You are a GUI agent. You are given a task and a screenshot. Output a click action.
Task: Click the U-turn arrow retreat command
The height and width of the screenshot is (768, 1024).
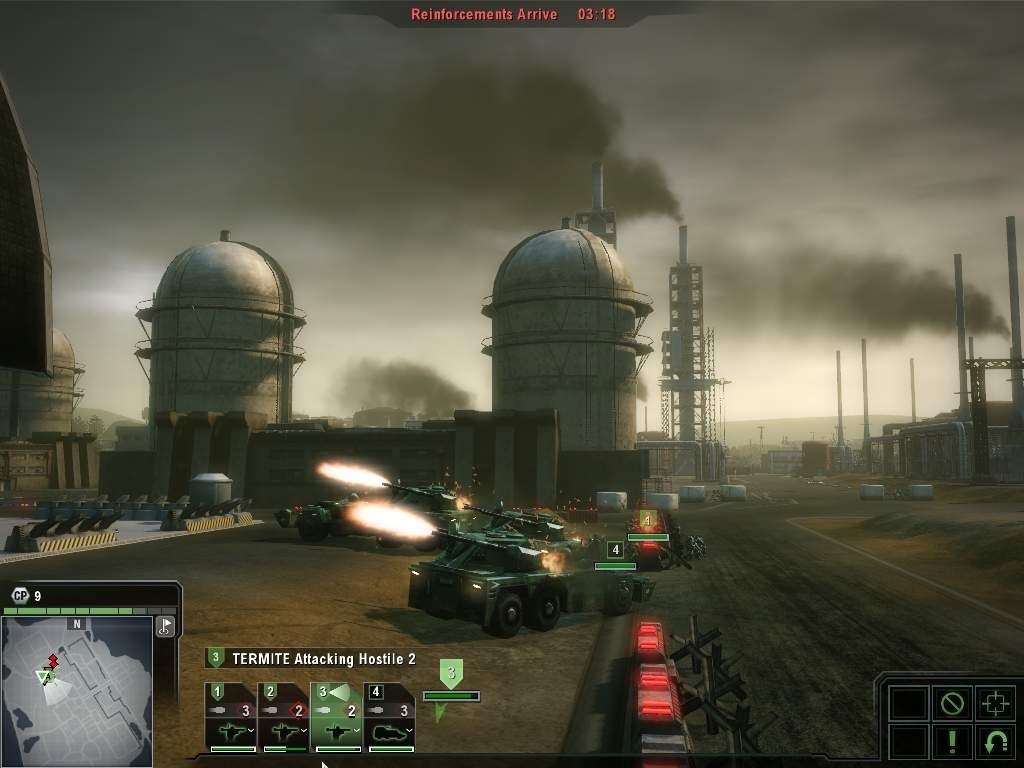click(995, 741)
